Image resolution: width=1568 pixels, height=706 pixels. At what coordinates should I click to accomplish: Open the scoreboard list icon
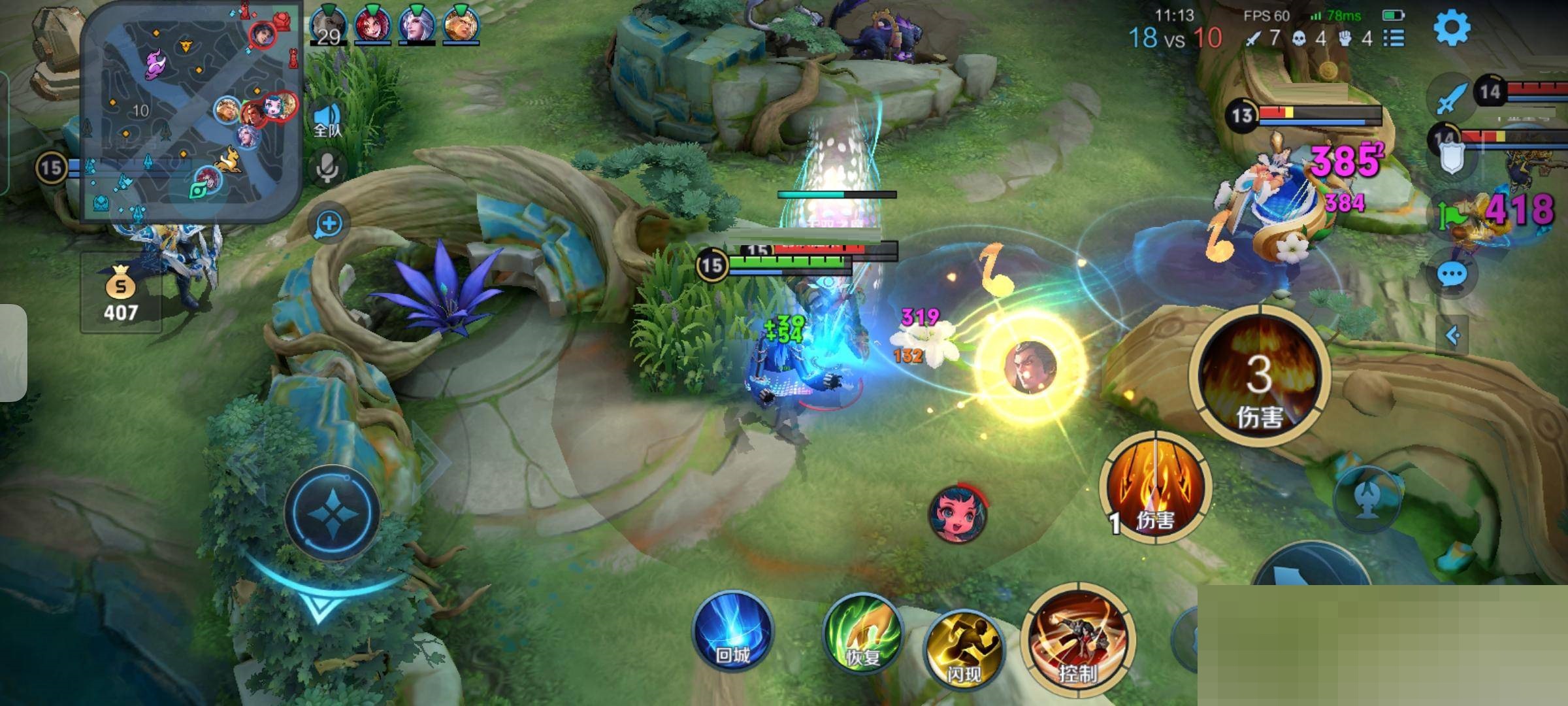pos(1394,39)
